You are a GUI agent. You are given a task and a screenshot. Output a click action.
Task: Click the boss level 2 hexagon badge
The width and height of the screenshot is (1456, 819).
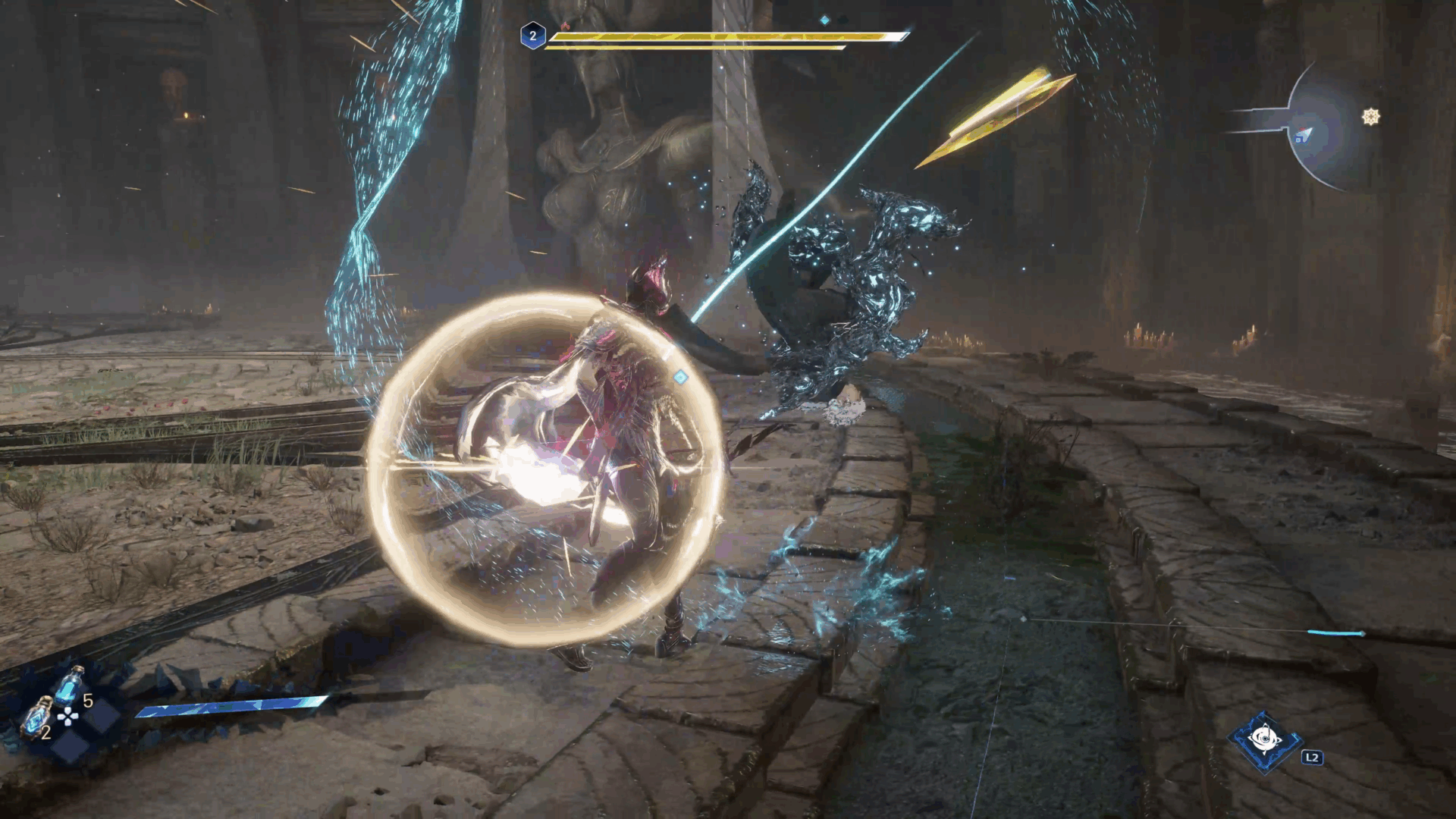(532, 36)
